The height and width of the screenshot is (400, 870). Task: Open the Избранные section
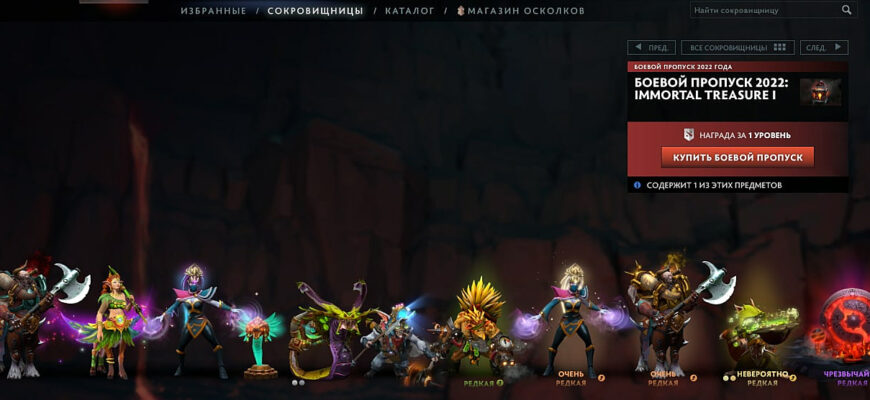pos(213,11)
